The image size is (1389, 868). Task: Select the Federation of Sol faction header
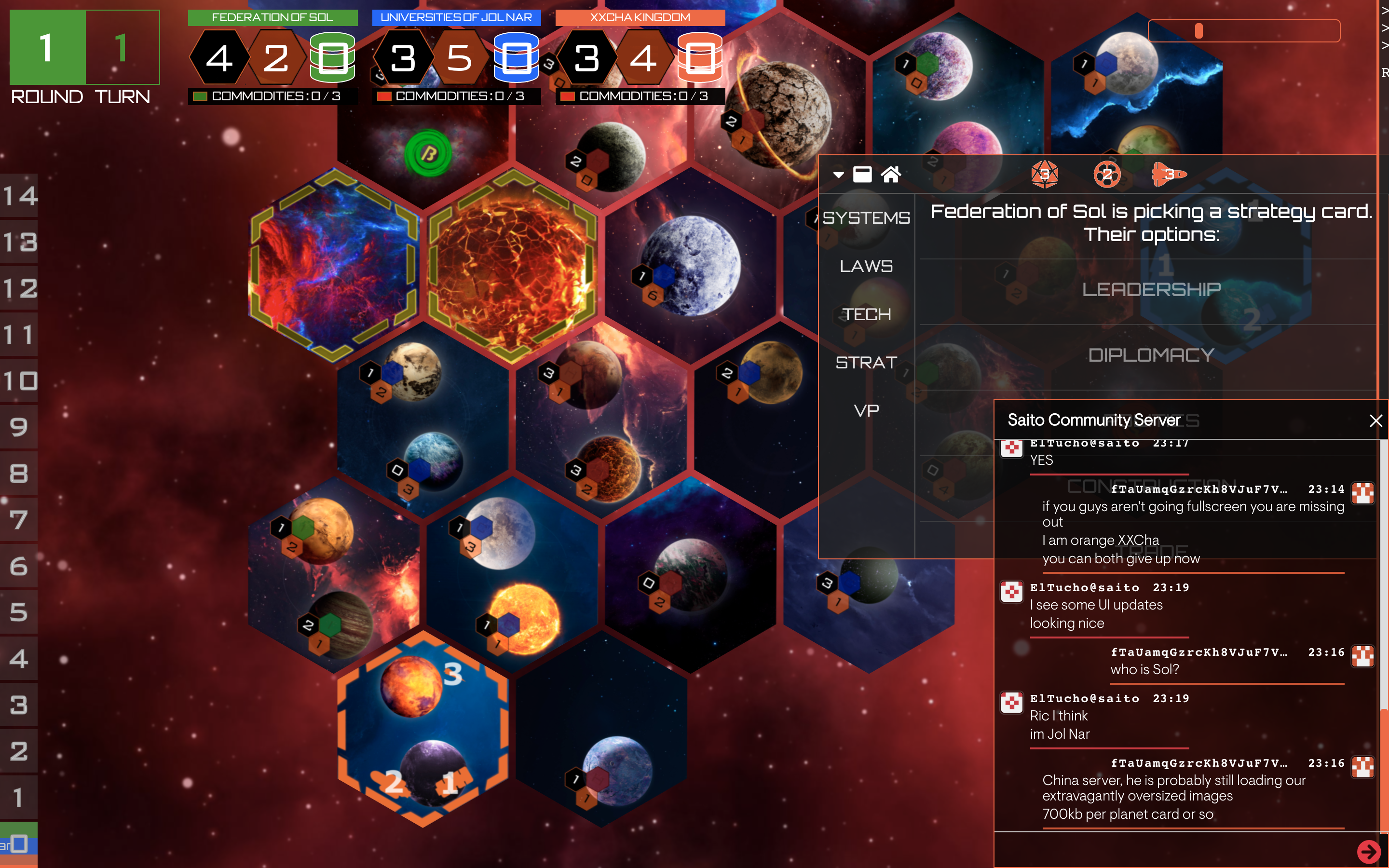click(272, 17)
